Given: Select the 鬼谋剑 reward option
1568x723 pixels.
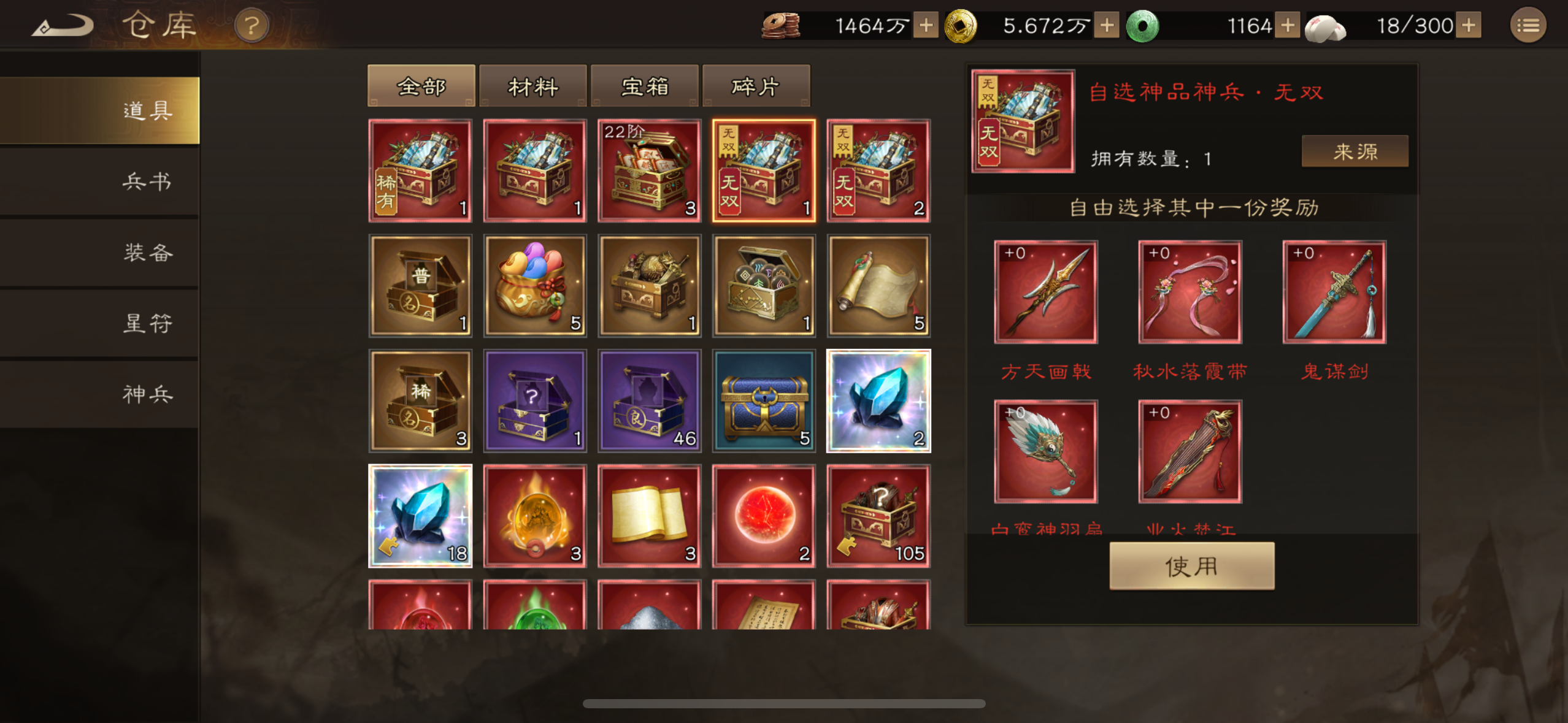Looking at the screenshot, I should 1334,293.
